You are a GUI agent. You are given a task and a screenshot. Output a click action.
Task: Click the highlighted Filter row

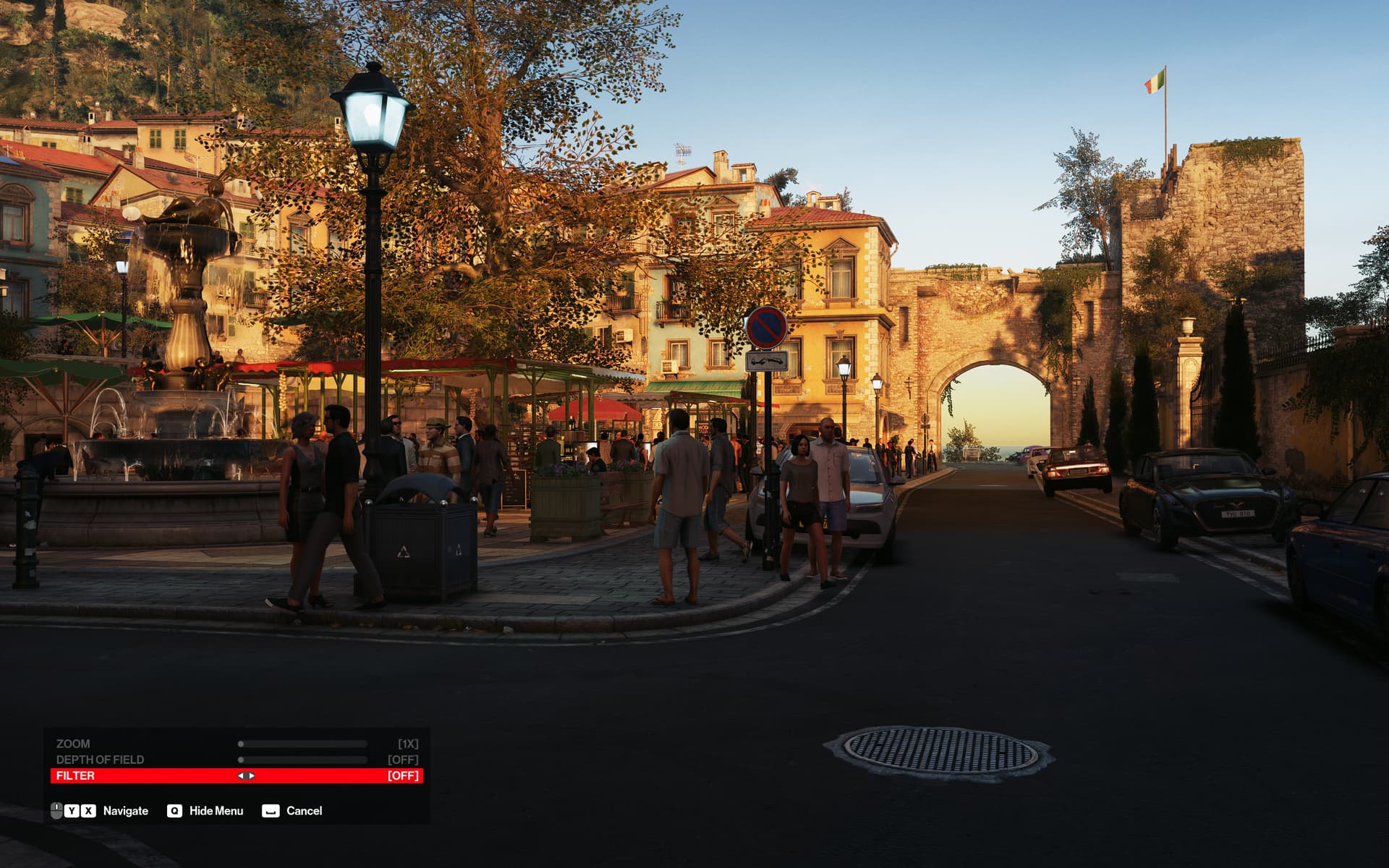(x=75, y=775)
